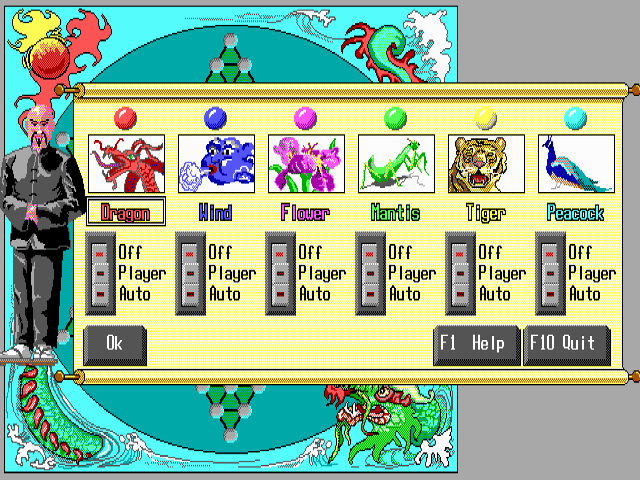
Task: Choose the Tiger portrait
Action: [x=486, y=164]
